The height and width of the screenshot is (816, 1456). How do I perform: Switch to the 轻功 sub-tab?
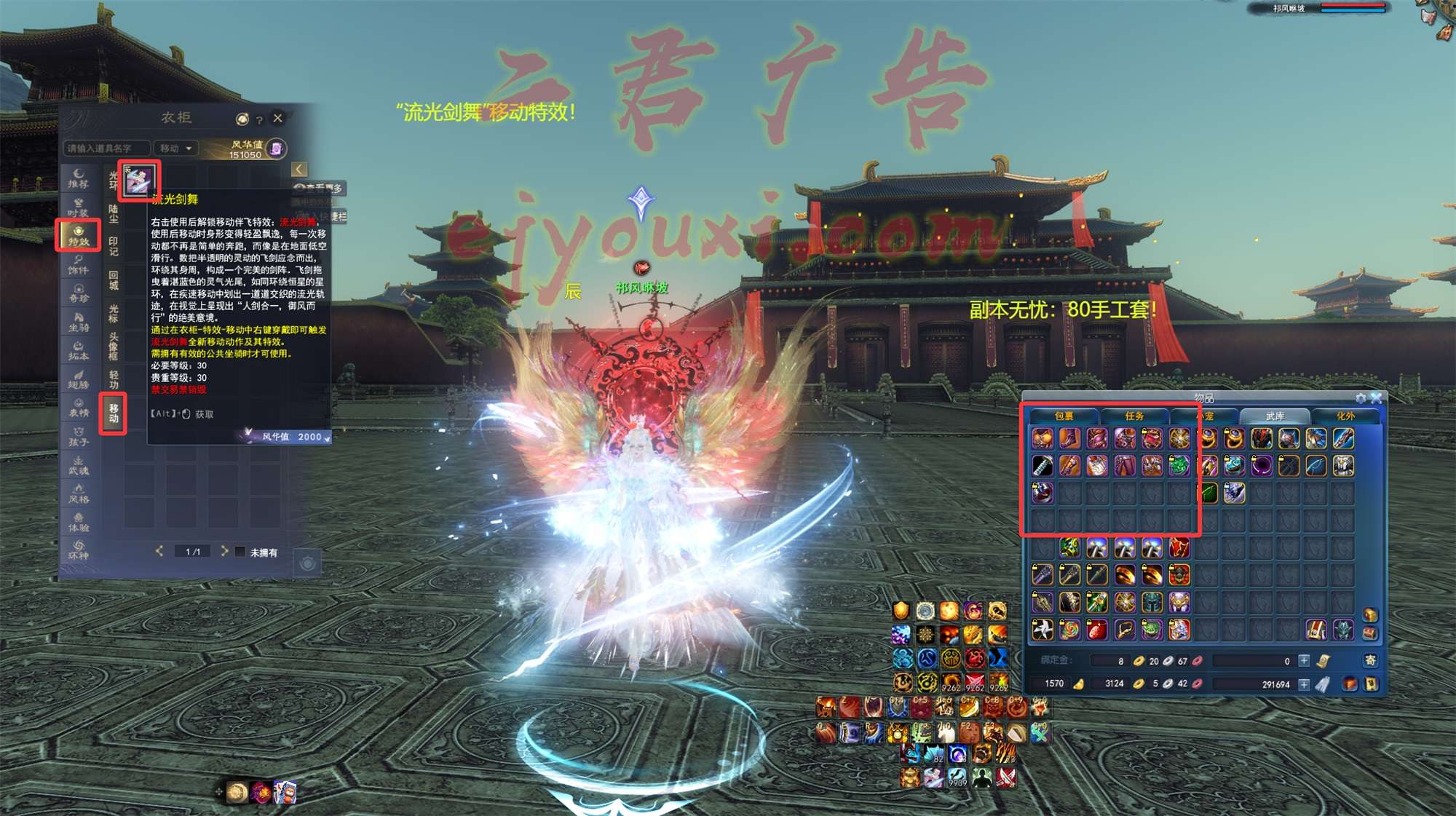point(114,379)
